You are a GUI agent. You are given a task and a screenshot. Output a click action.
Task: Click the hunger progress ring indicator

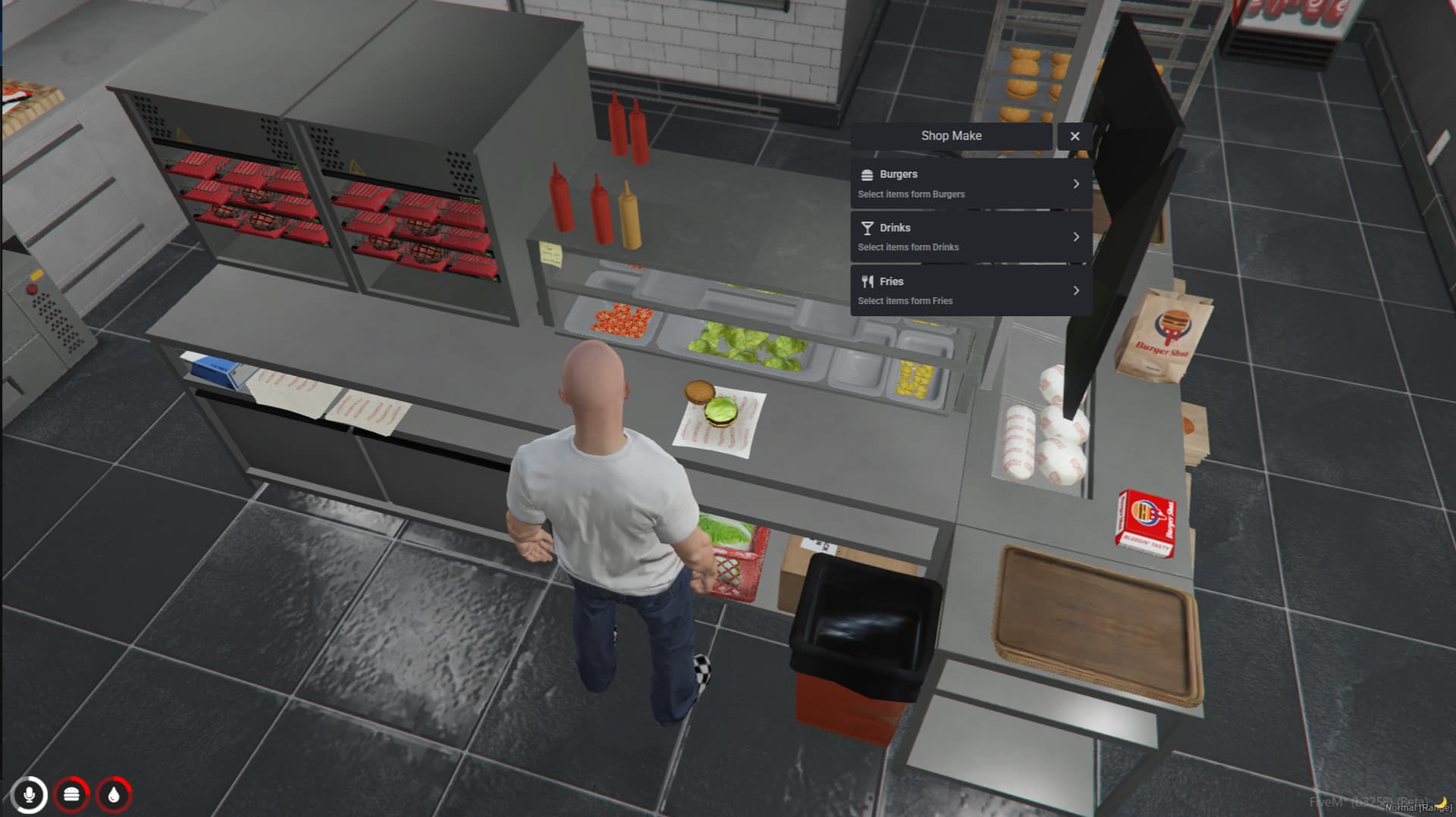[x=72, y=795]
